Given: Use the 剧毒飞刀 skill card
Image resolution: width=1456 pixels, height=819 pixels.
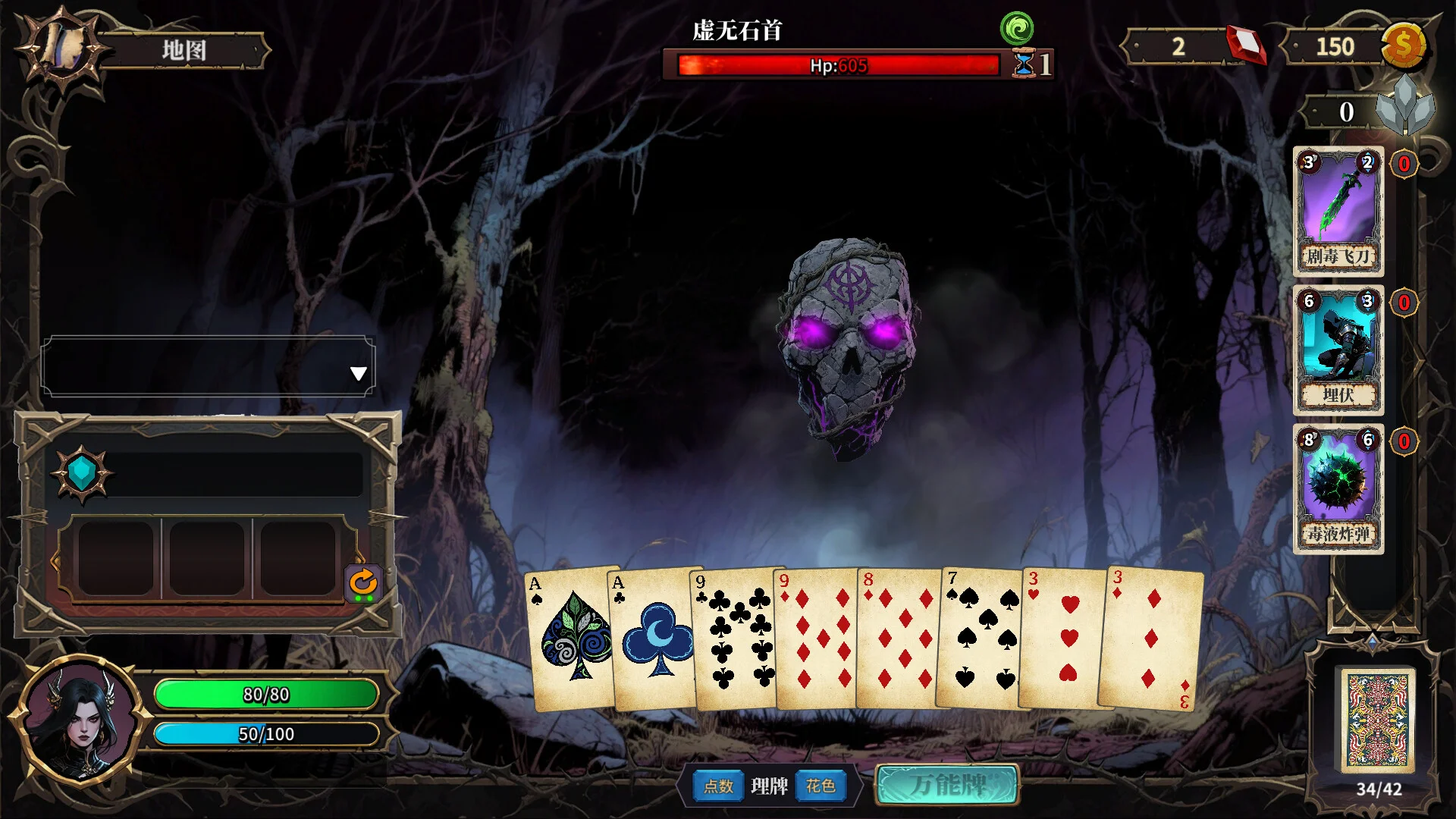Looking at the screenshot, I should pos(1338,211).
